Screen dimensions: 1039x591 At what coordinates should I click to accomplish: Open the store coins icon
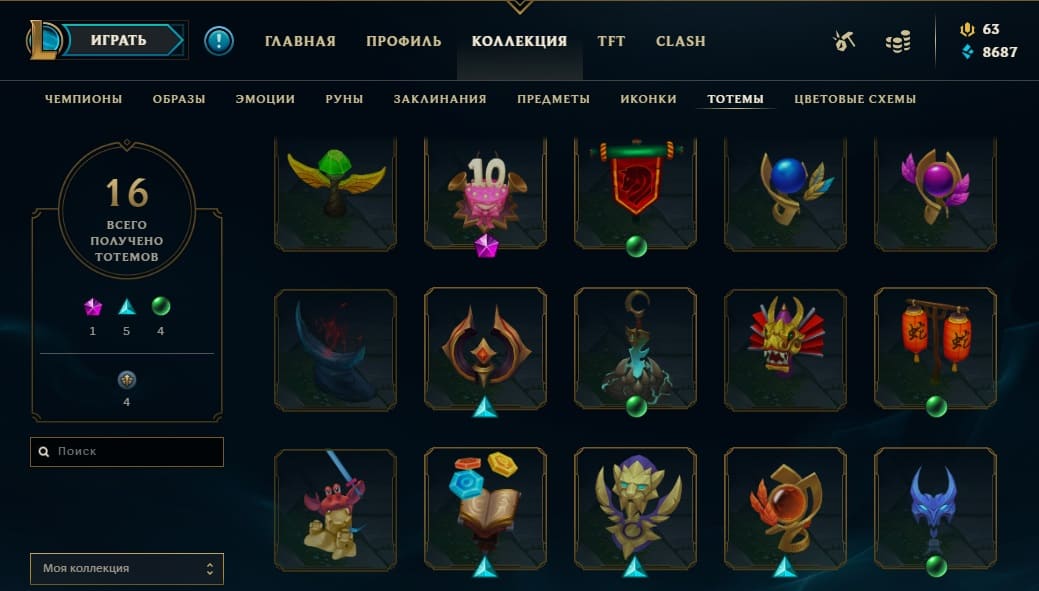(898, 41)
